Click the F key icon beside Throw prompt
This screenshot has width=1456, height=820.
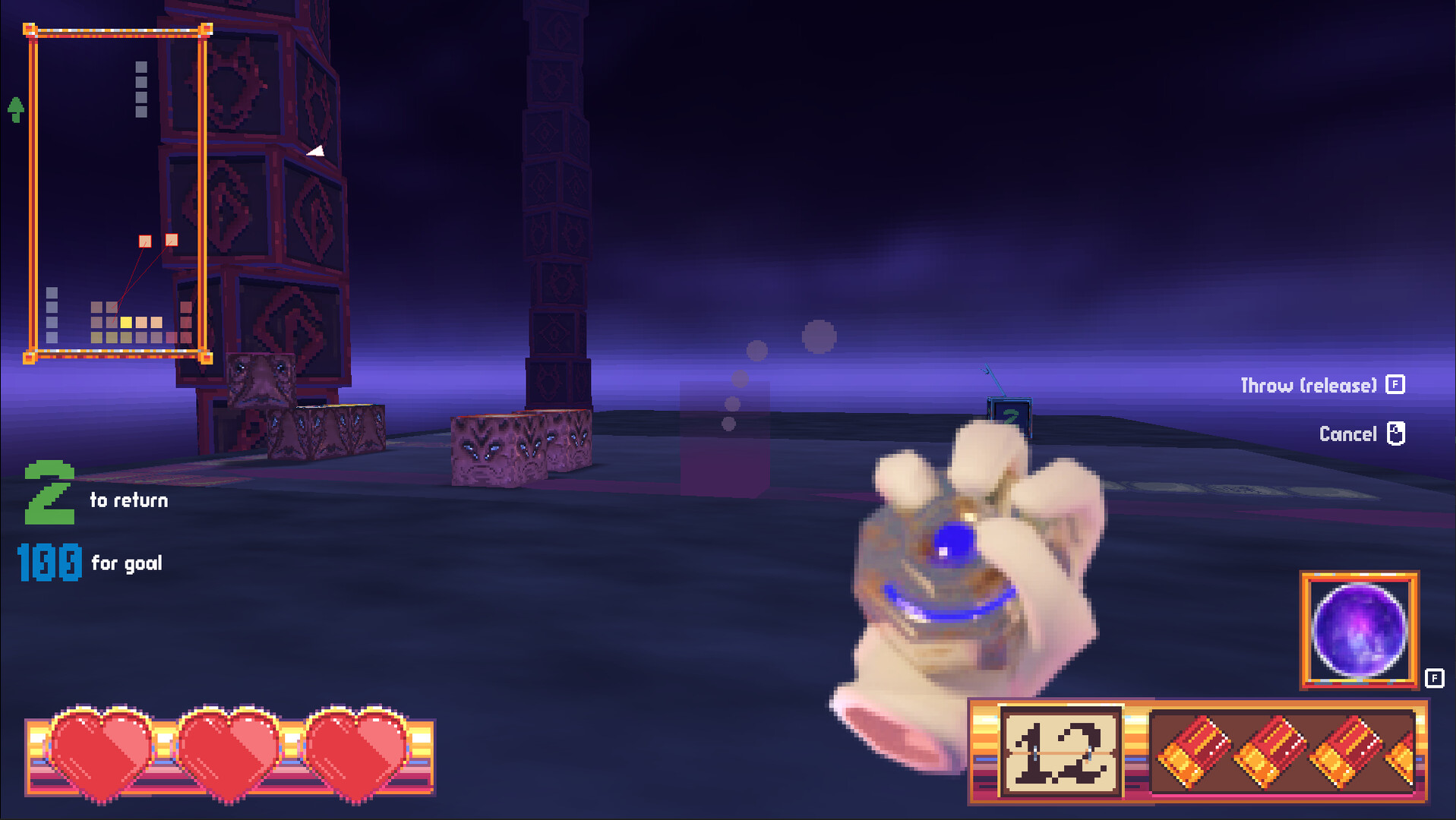(x=1394, y=384)
